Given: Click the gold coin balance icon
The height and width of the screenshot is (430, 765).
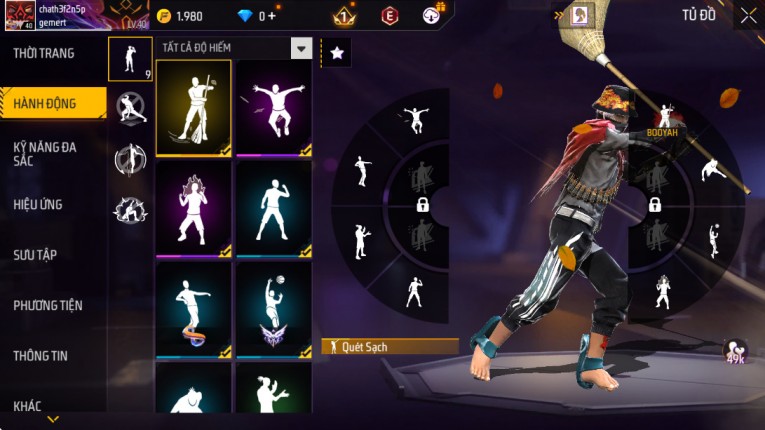Looking at the screenshot, I should 164,16.
